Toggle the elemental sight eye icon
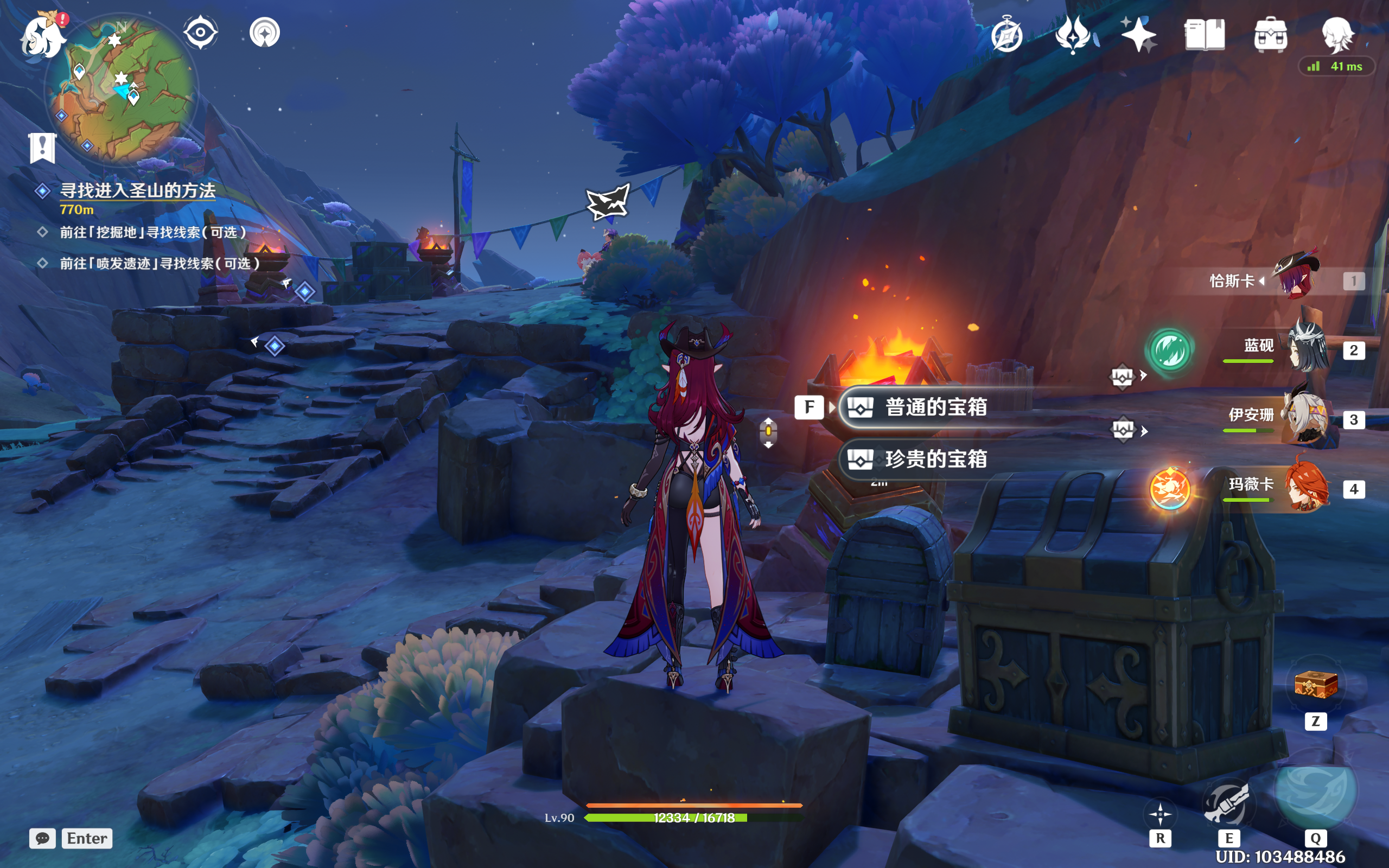This screenshot has height=868, width=1389. (200, 32)
